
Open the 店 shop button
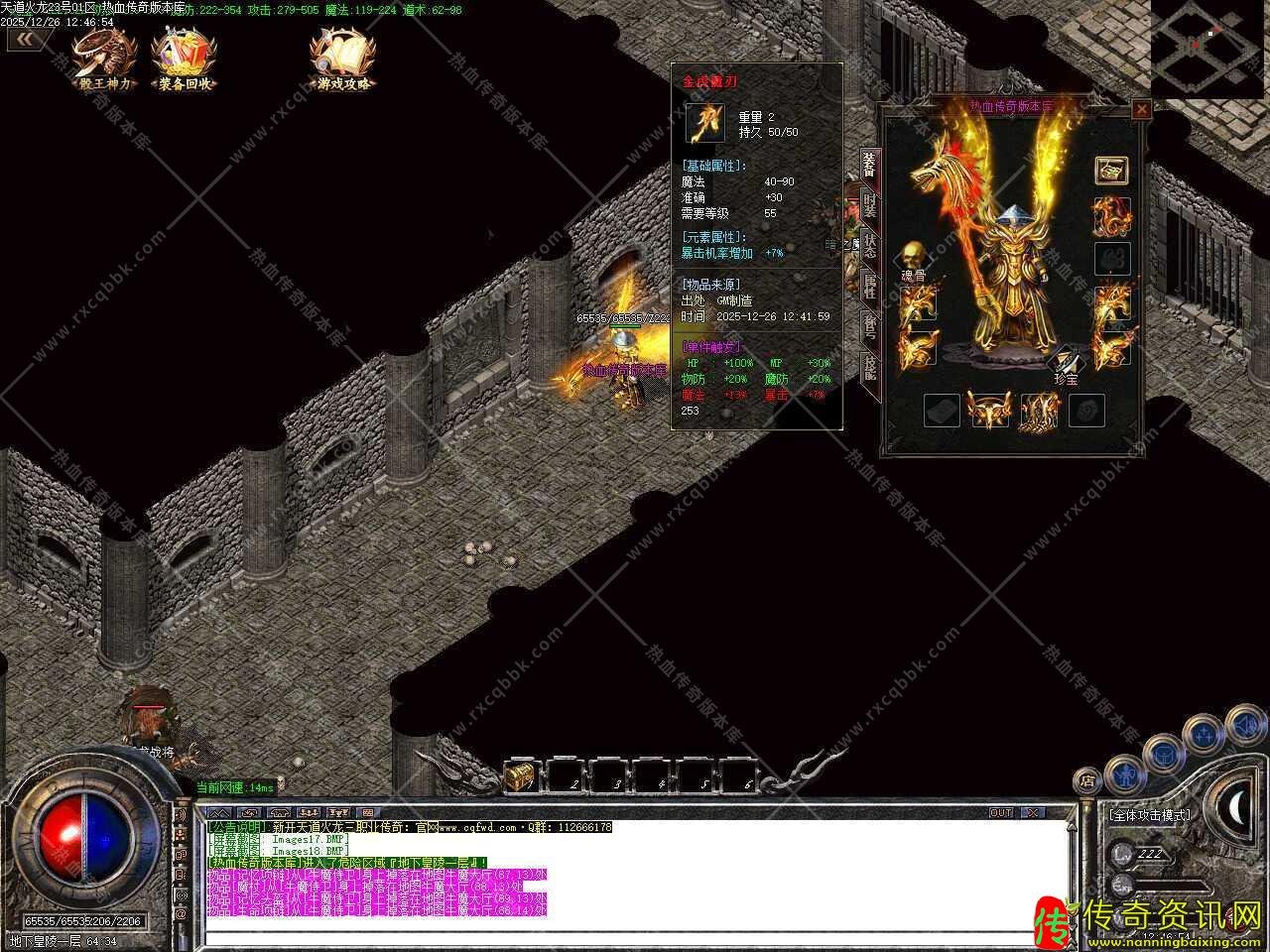[1088, 779]
